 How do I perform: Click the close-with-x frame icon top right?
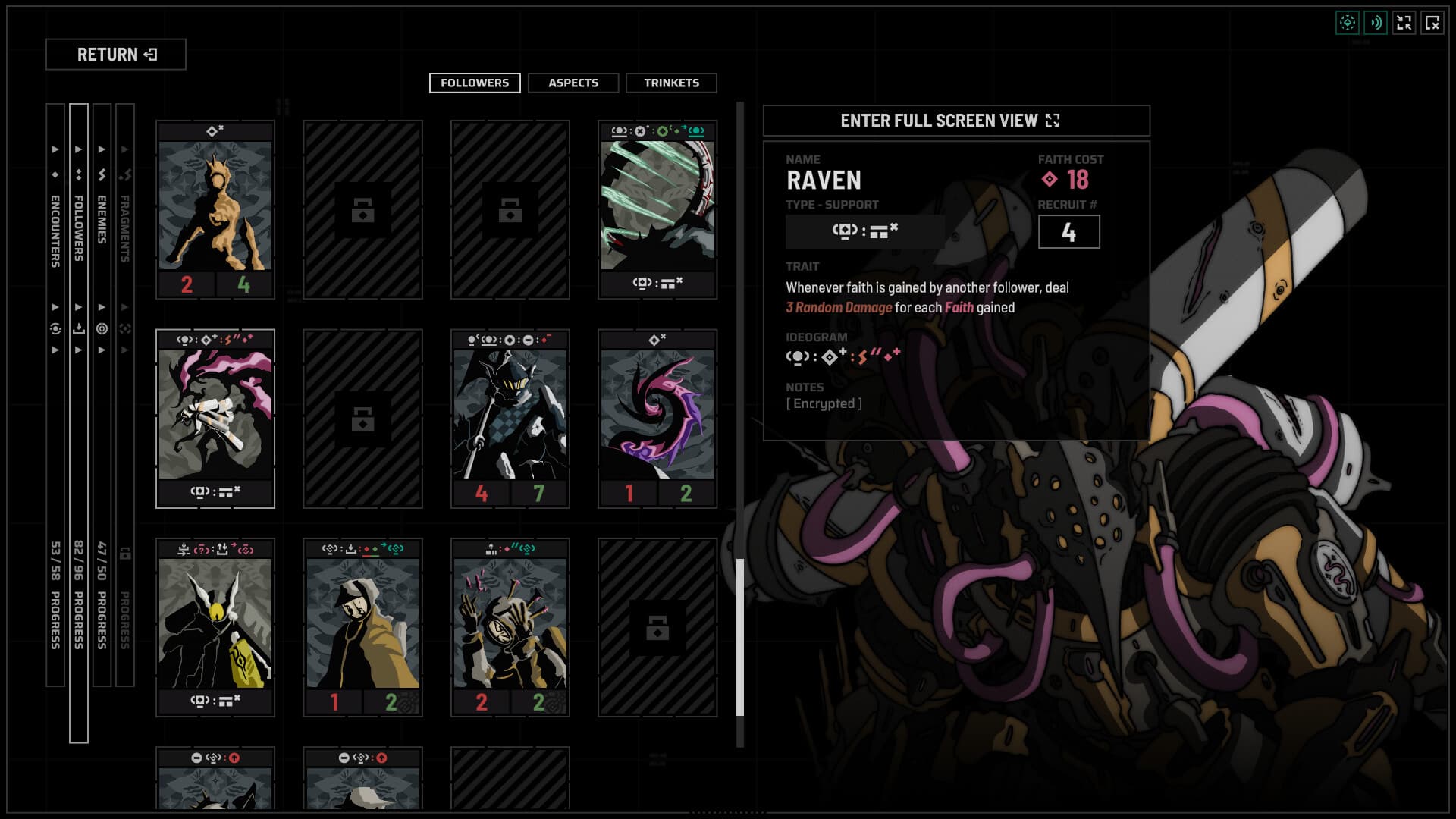click(1432, 24)
